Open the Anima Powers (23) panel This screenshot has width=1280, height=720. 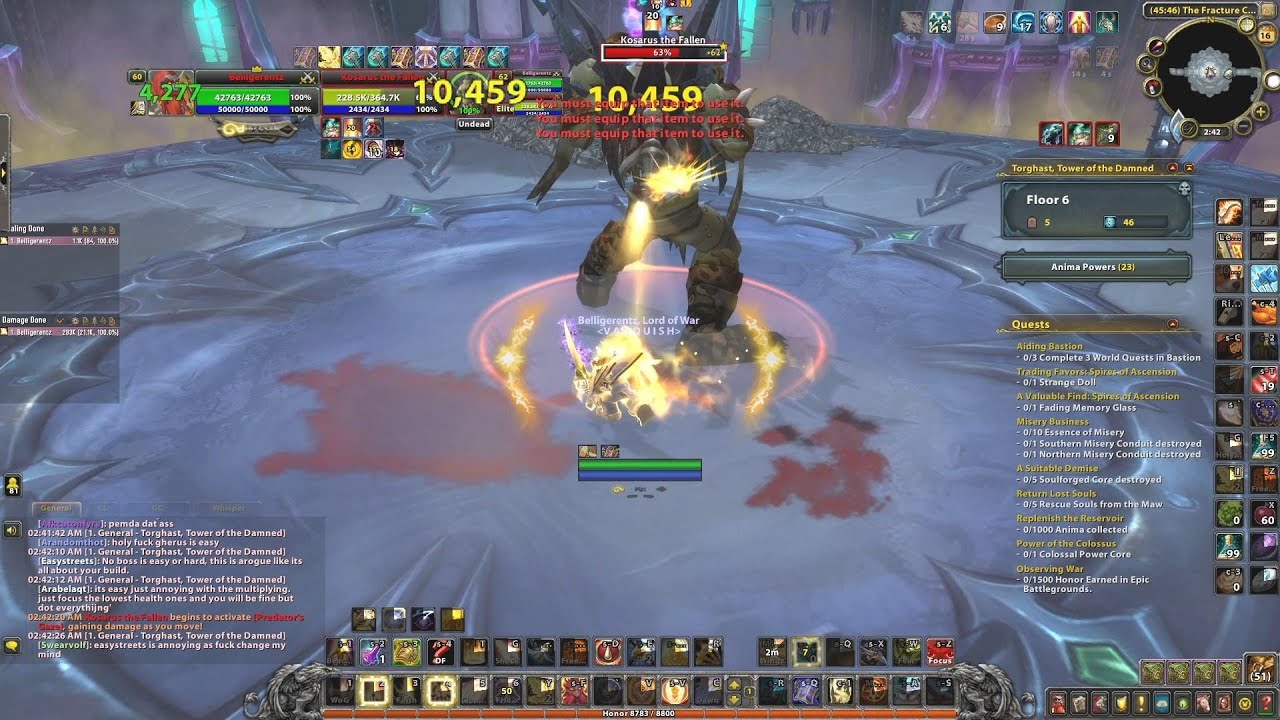[x=1094, y=267]
